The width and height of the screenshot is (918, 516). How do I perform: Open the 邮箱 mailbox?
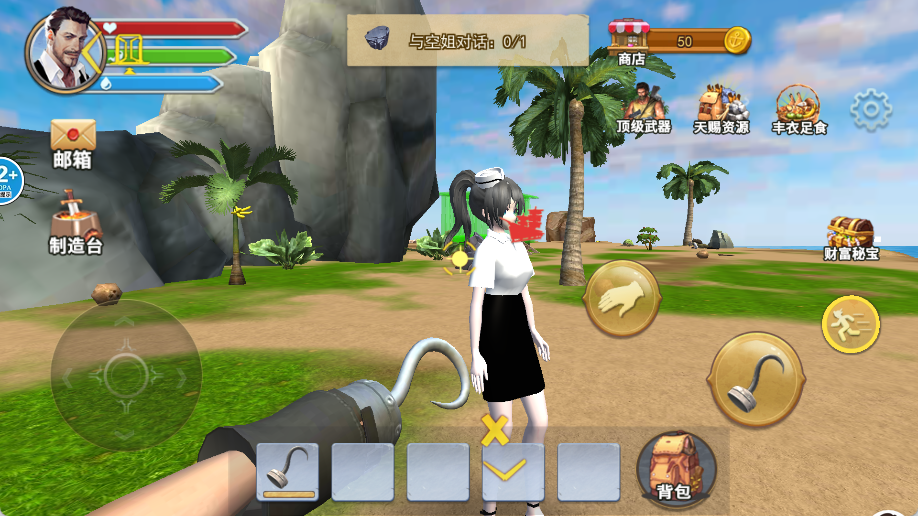click(x=73, y=142)
